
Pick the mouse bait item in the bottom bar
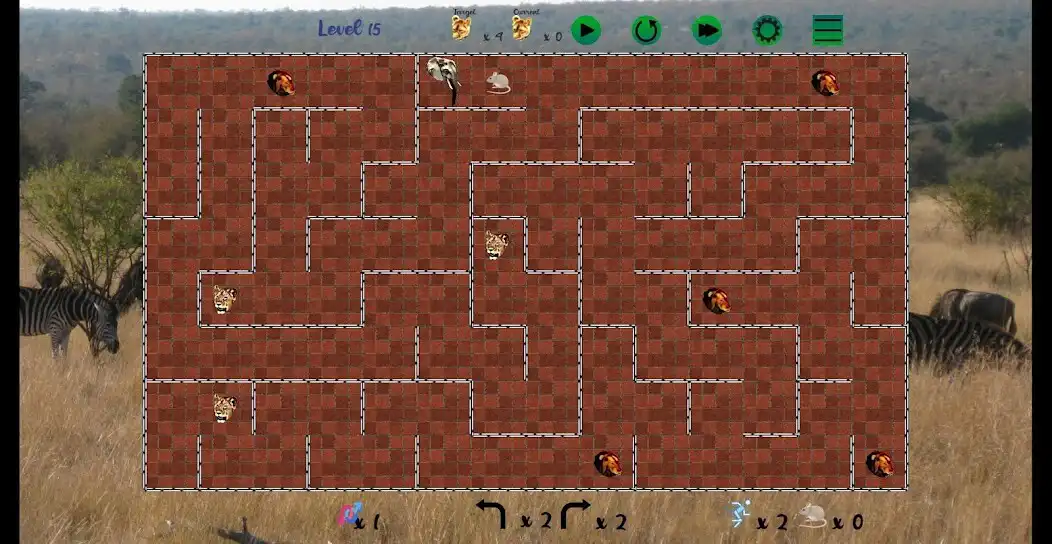pyautogui.click(x=812, y=516)
